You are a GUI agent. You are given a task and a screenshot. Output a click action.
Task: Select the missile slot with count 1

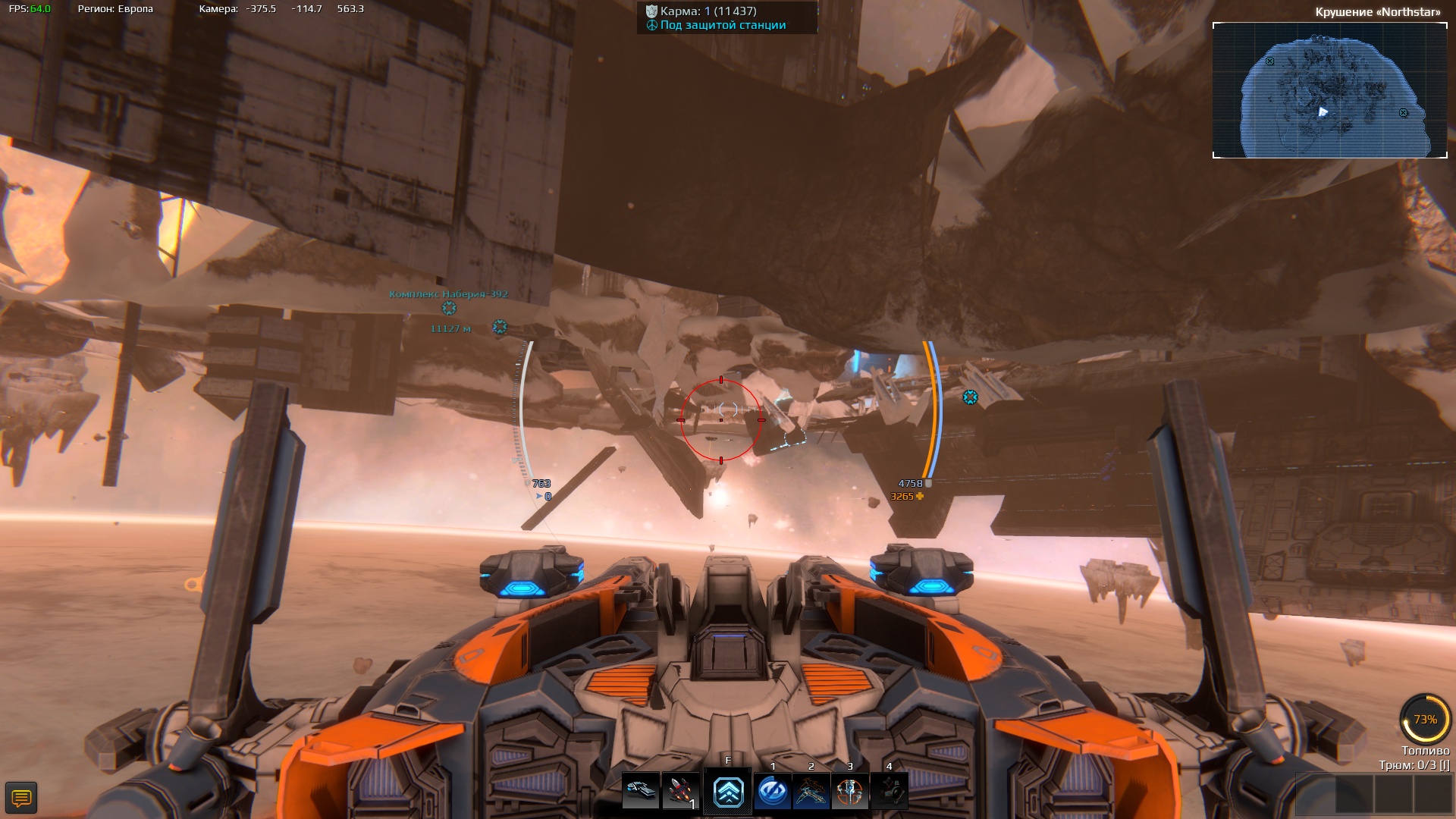680,792
